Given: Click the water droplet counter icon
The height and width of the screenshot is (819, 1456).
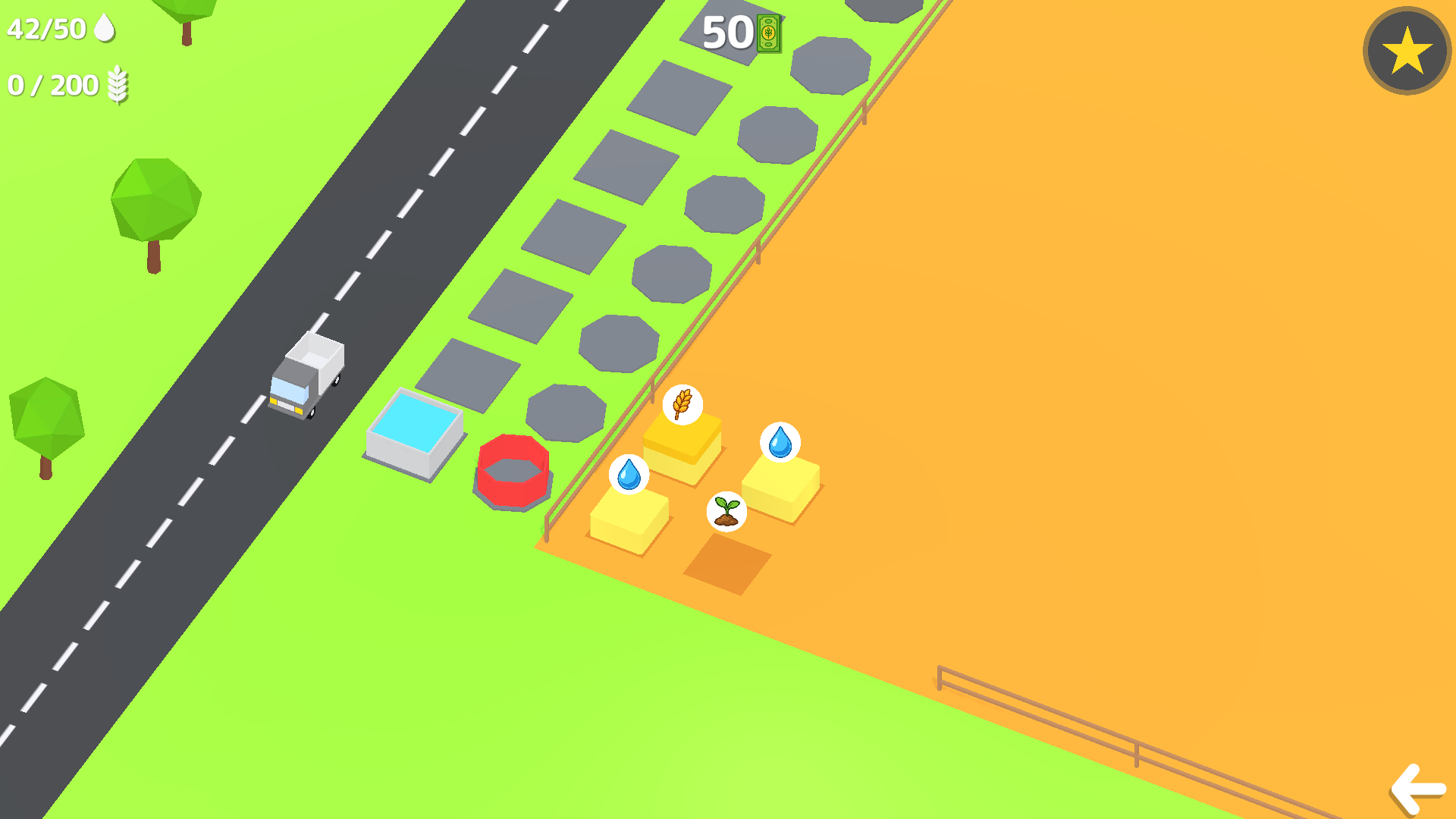Looking at the screenshot, I should (x=105, y=28).
